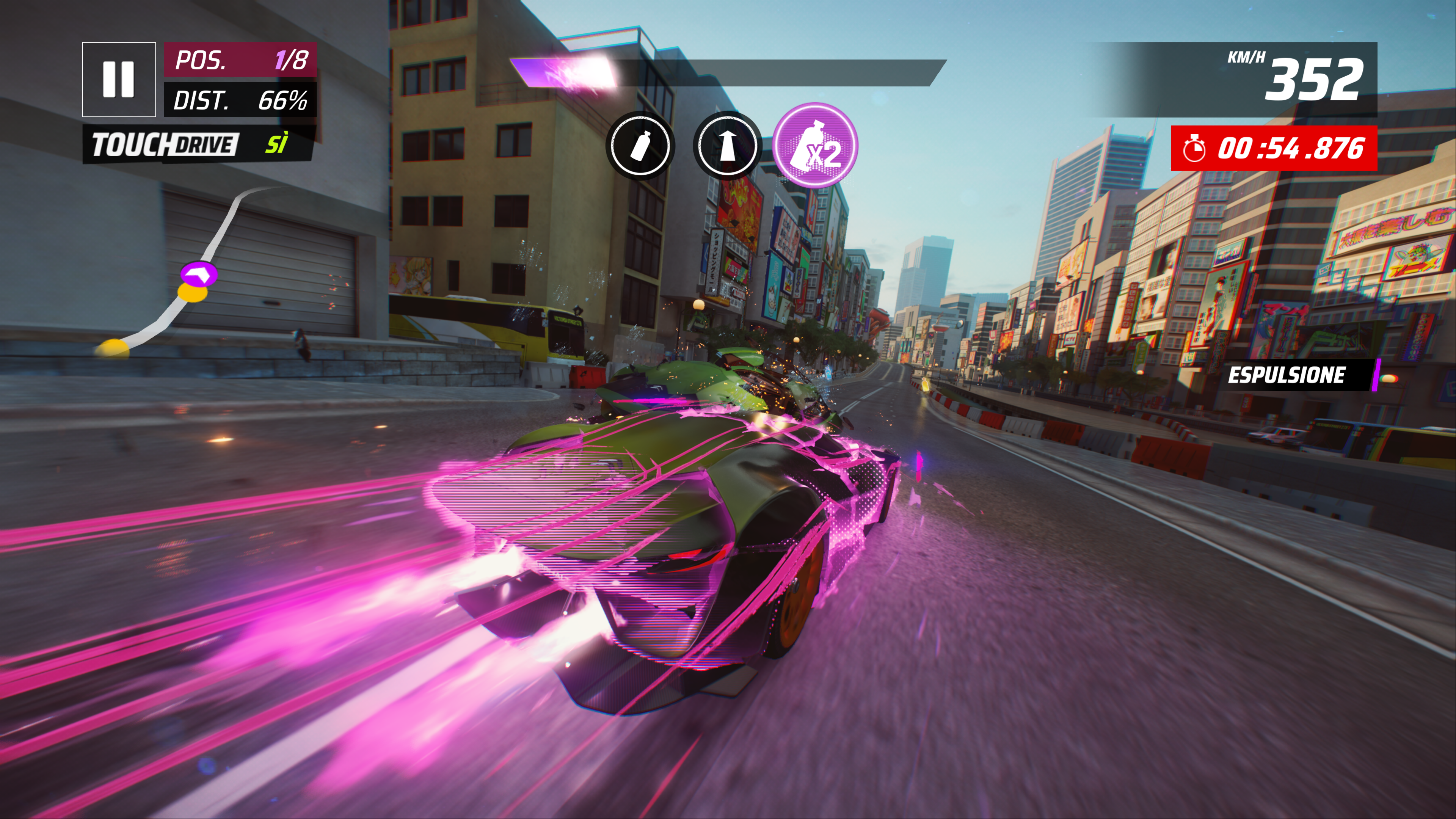The width and height of the screenshot is (1456, 819).
Task: Select the single nitro bottle icon
Action: pyautogui.click(x=640, y=146)
